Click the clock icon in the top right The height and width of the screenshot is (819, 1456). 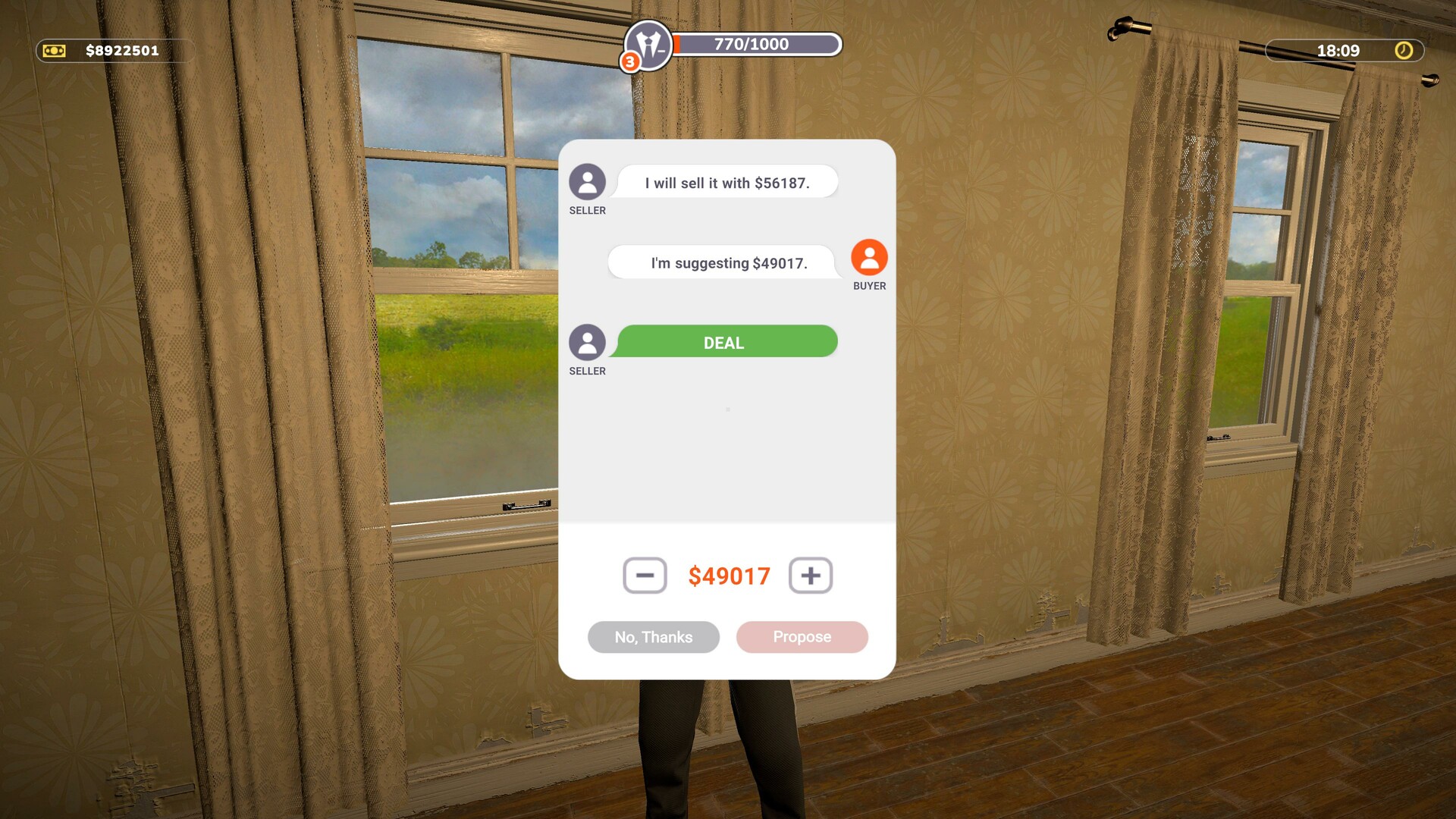1404,52
